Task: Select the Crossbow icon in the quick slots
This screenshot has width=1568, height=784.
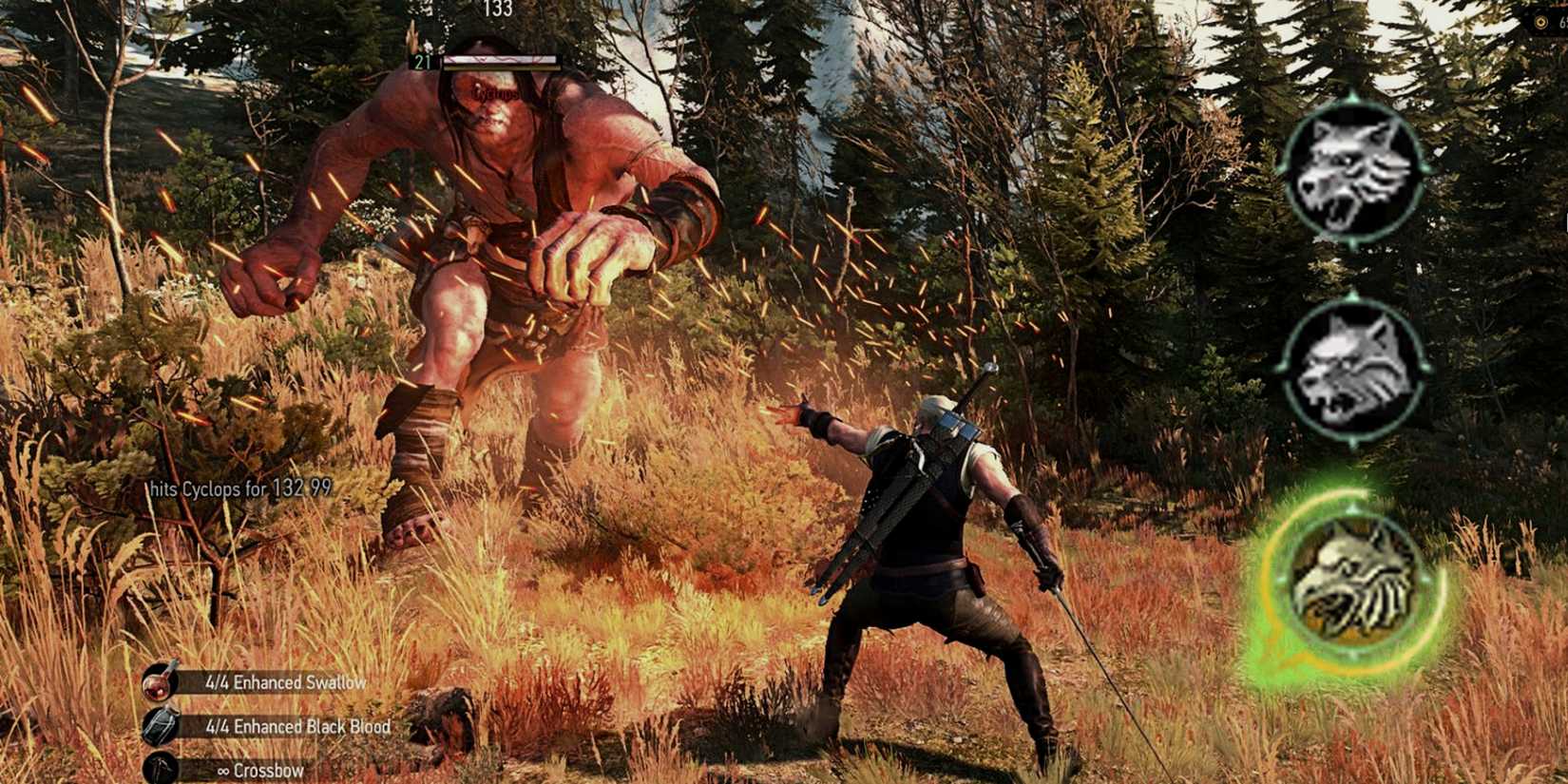Action: (160, 768)
